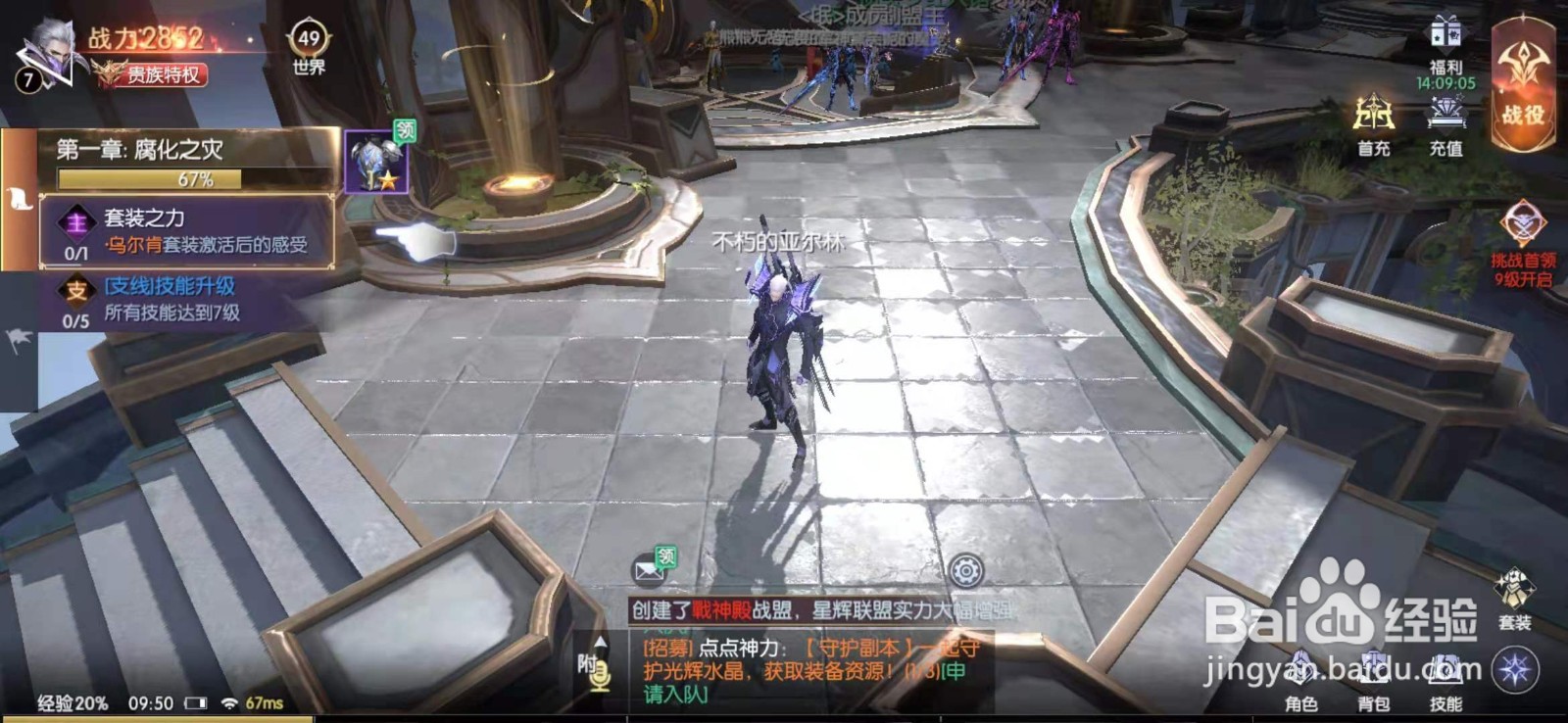Click the 67% chapter progress bar
The image size is (1568, 723).
(x=147, y=179)
